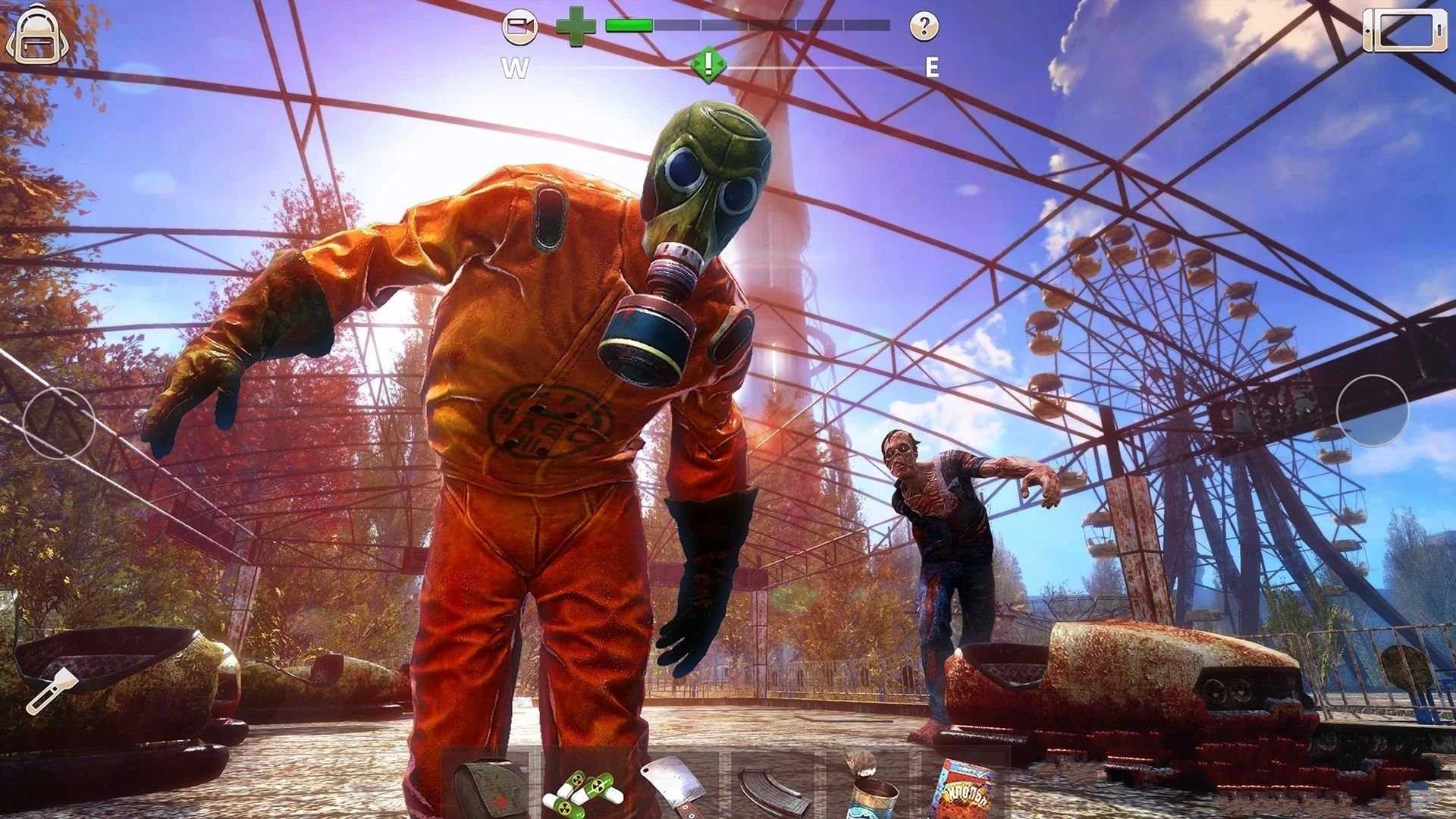Open the backpack inventory
Screen dimensions: 1456x819
[32, 36]
